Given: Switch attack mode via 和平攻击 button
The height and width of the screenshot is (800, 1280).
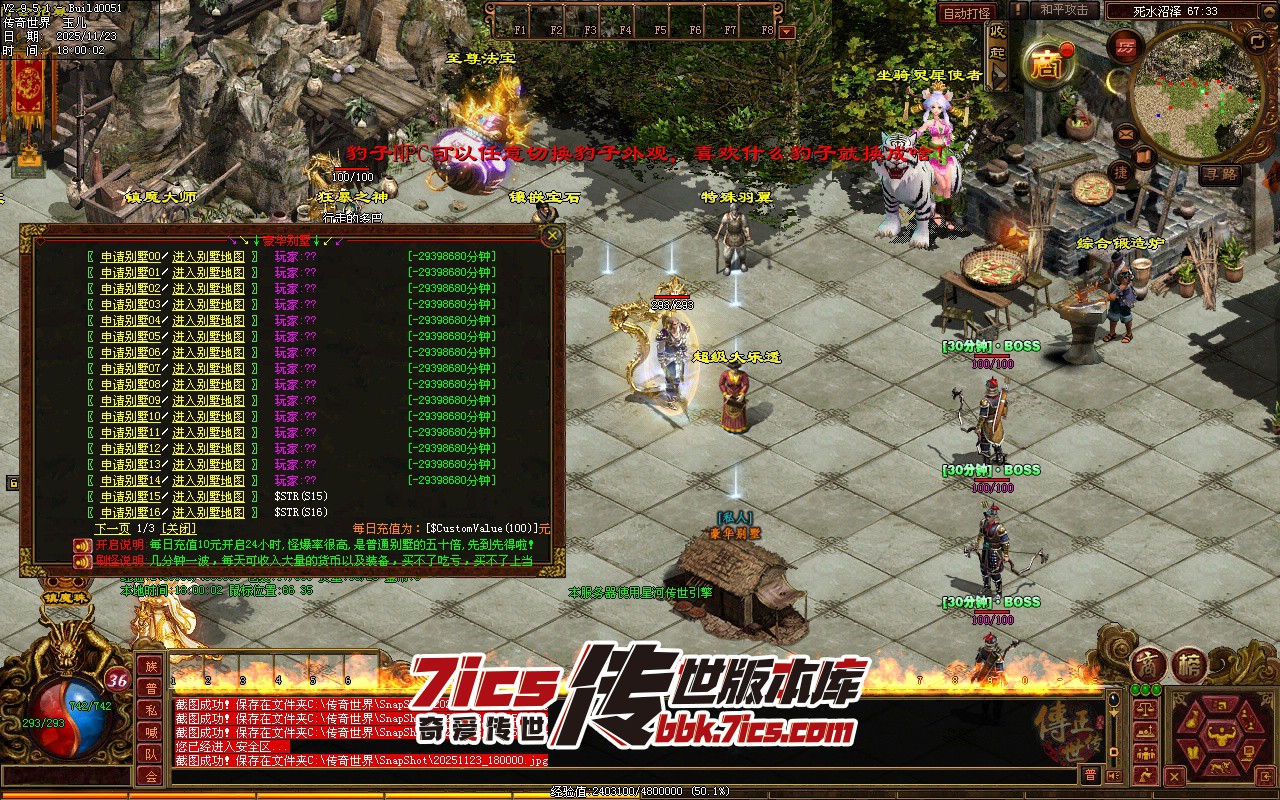Looking at the screenshot, I should click(x=1064, y=10).
